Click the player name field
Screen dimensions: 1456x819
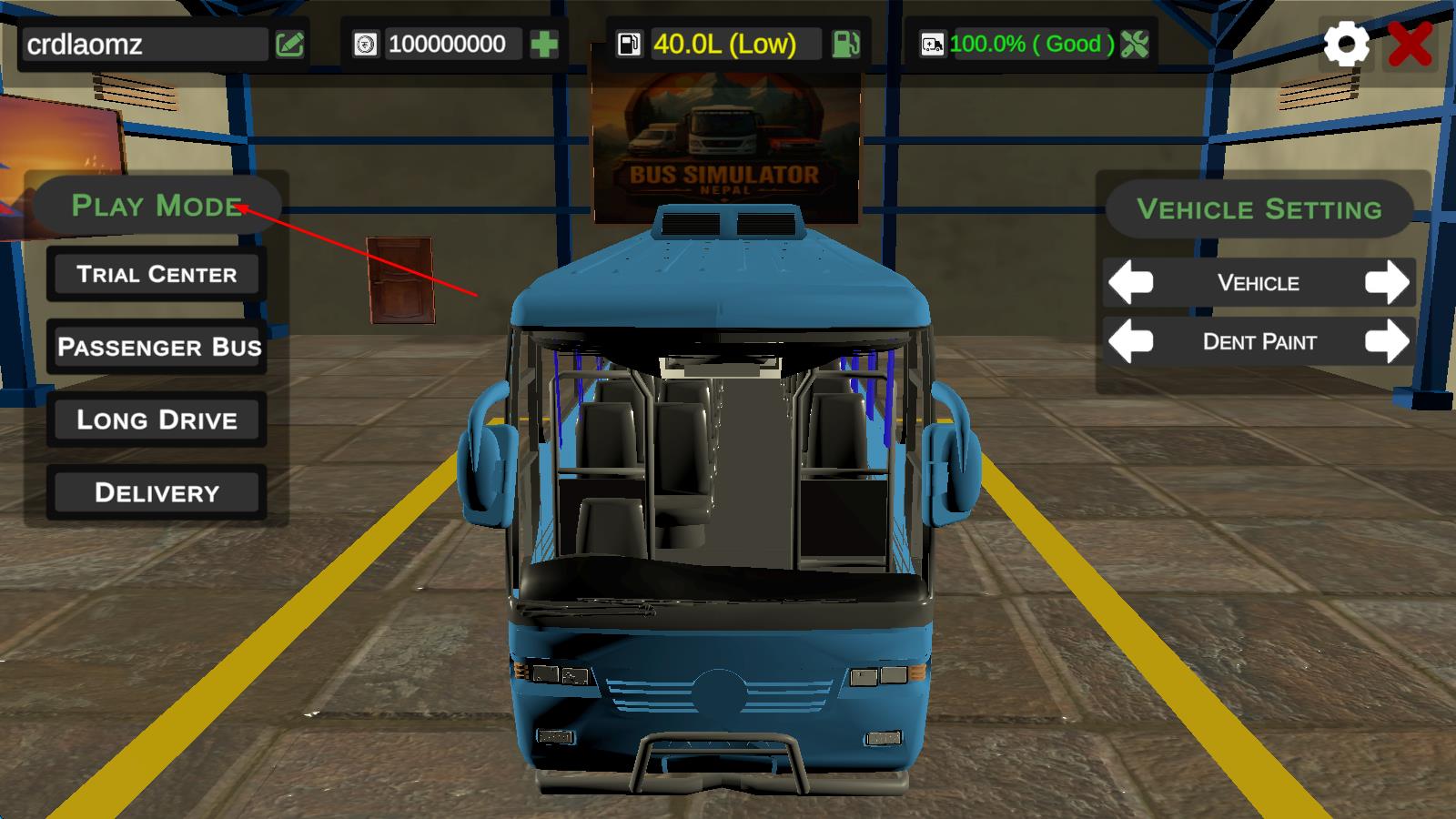146,44
